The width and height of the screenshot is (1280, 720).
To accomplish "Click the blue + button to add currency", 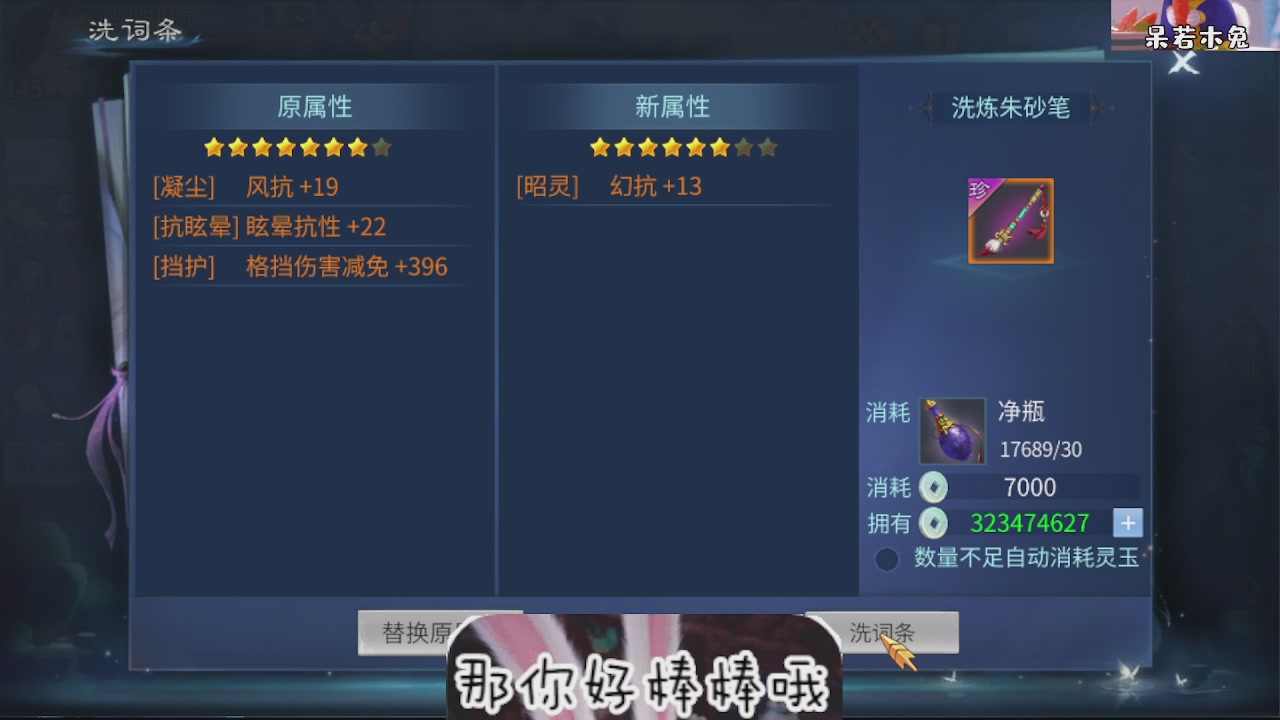I will 1128,522.
